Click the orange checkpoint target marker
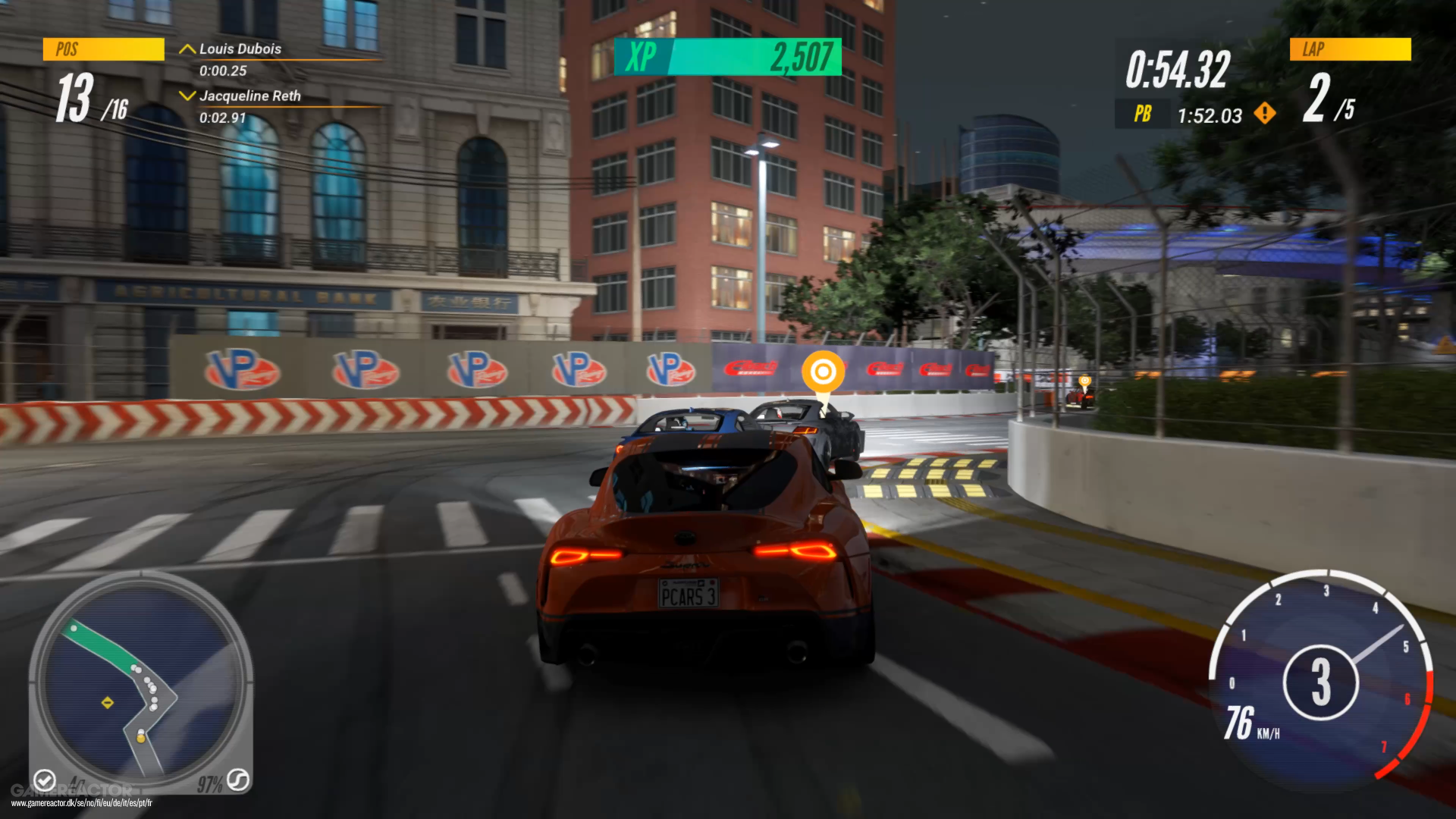Image resolution: width=1456 pixels, height=819 pixels. tap(824, 372)
